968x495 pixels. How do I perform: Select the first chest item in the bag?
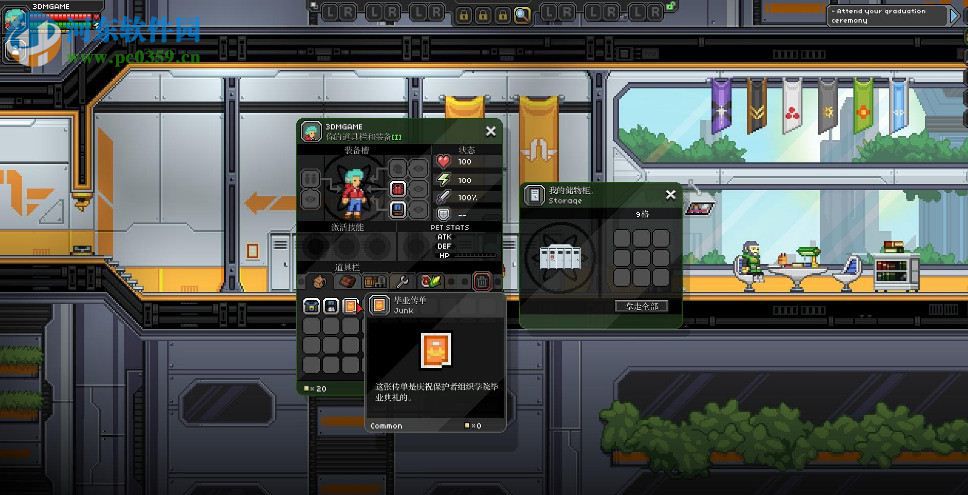(x=311, y=306)
